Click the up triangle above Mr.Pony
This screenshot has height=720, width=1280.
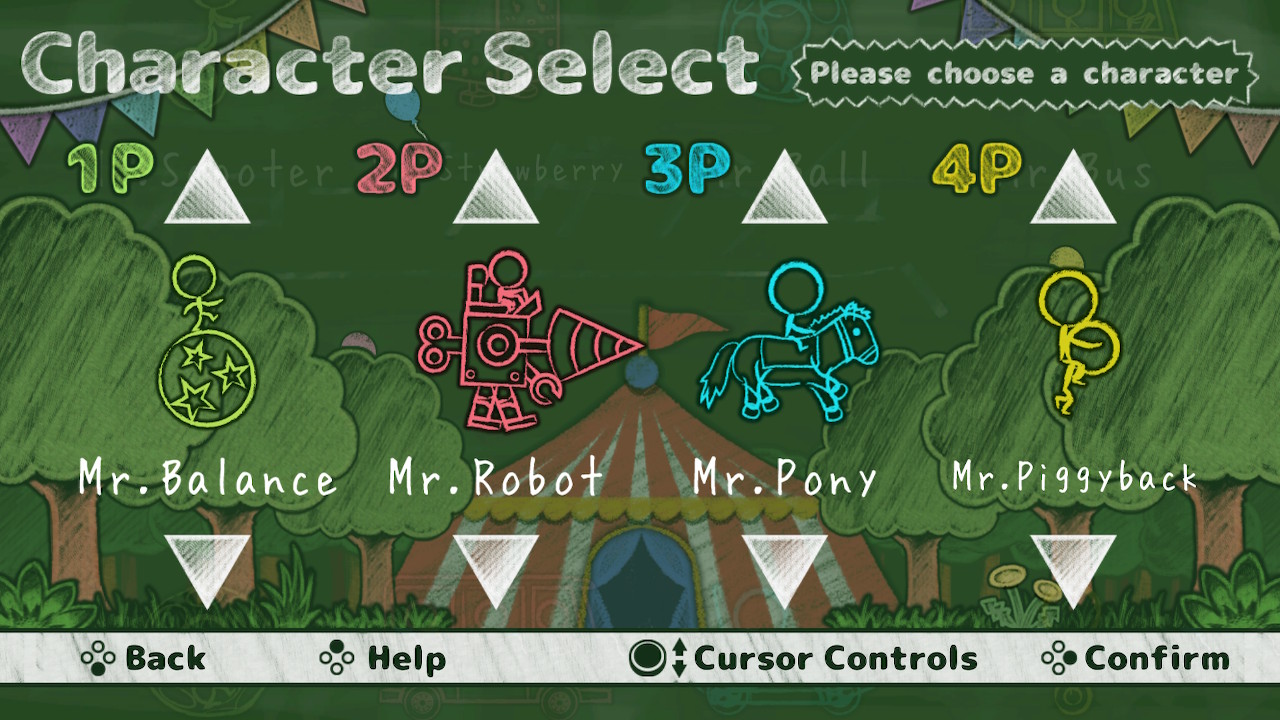pos(783,190)
